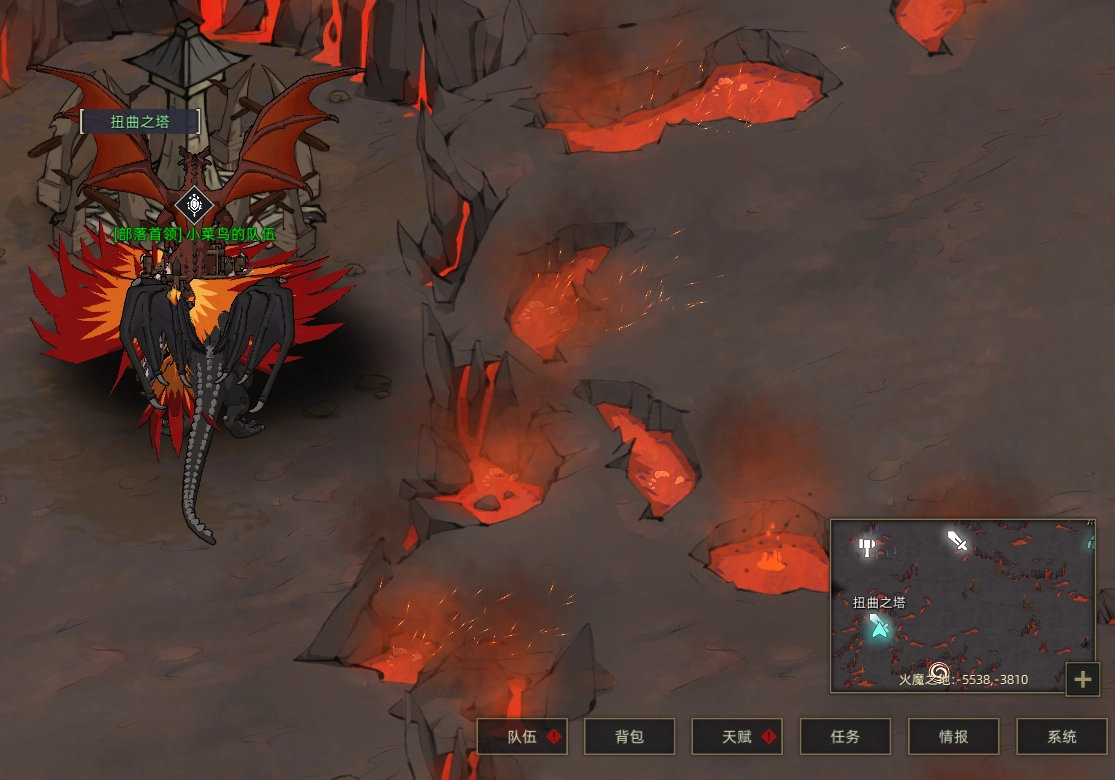
Task: Select the hammer marker on the minimap
Action: pos(867,547)
